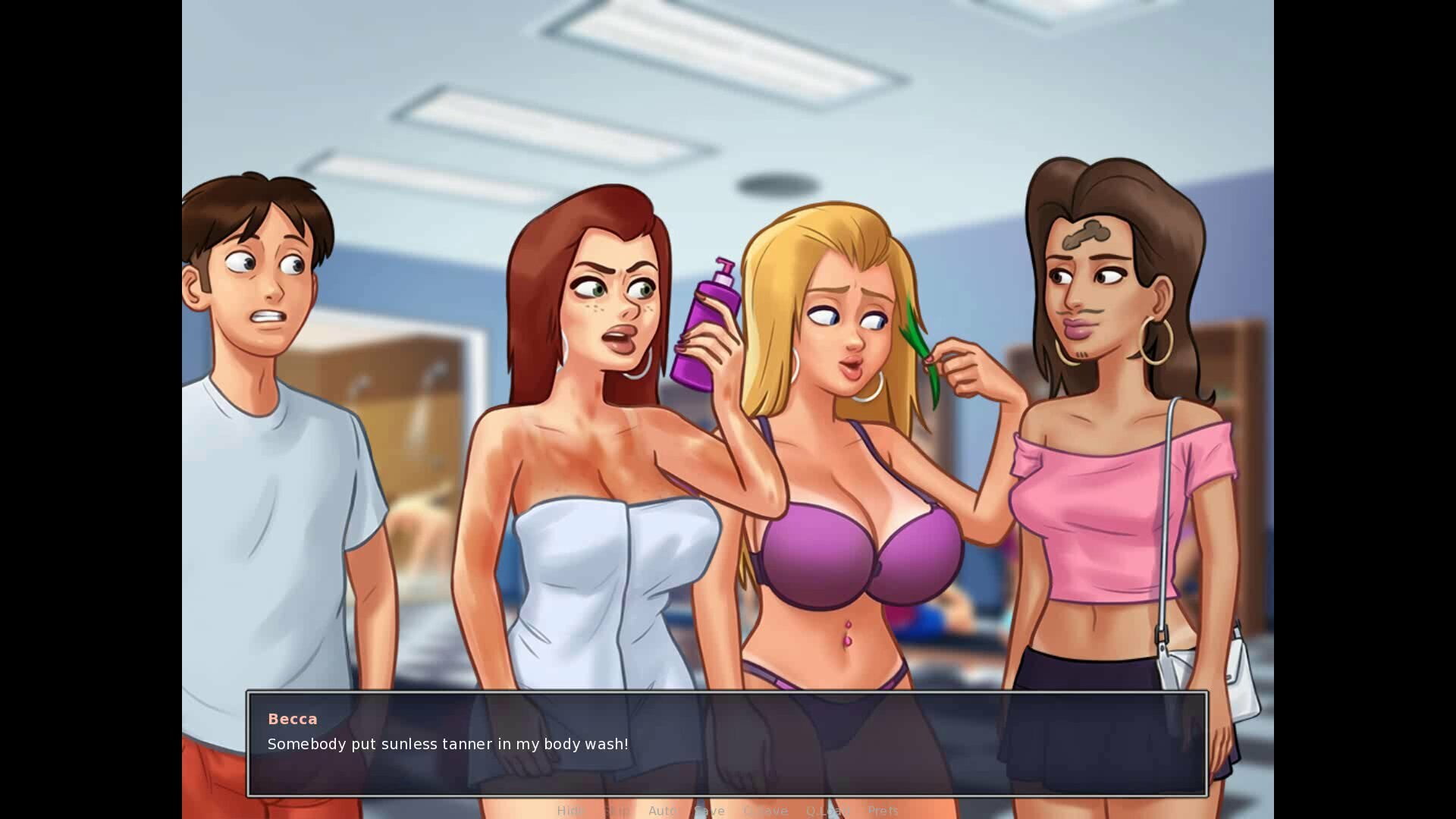
Task: Toggle Auto text advance
Action: click(x=662, y=811)
